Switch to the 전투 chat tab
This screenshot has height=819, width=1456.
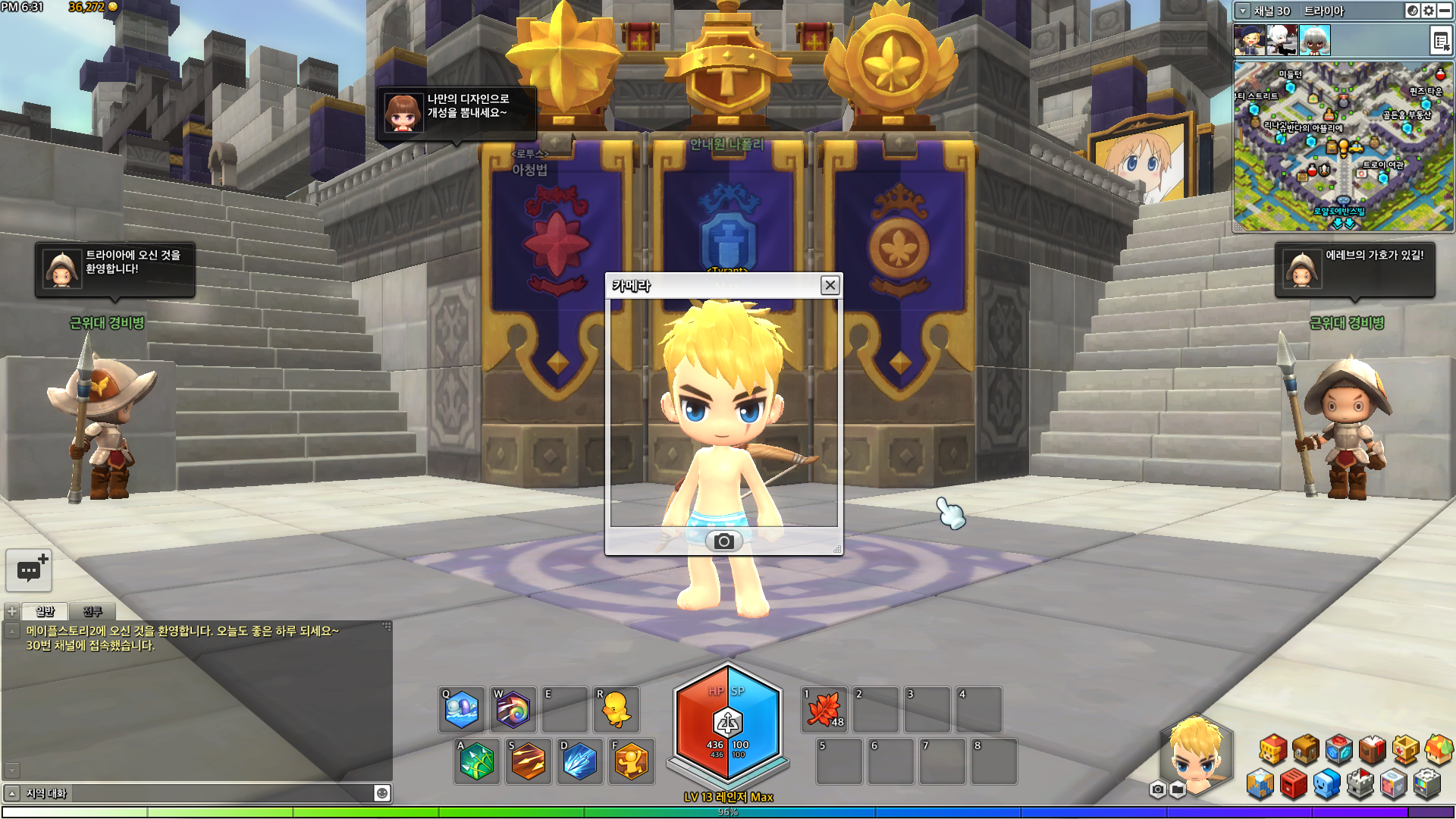pyautogui.click(x=93, y=611)
